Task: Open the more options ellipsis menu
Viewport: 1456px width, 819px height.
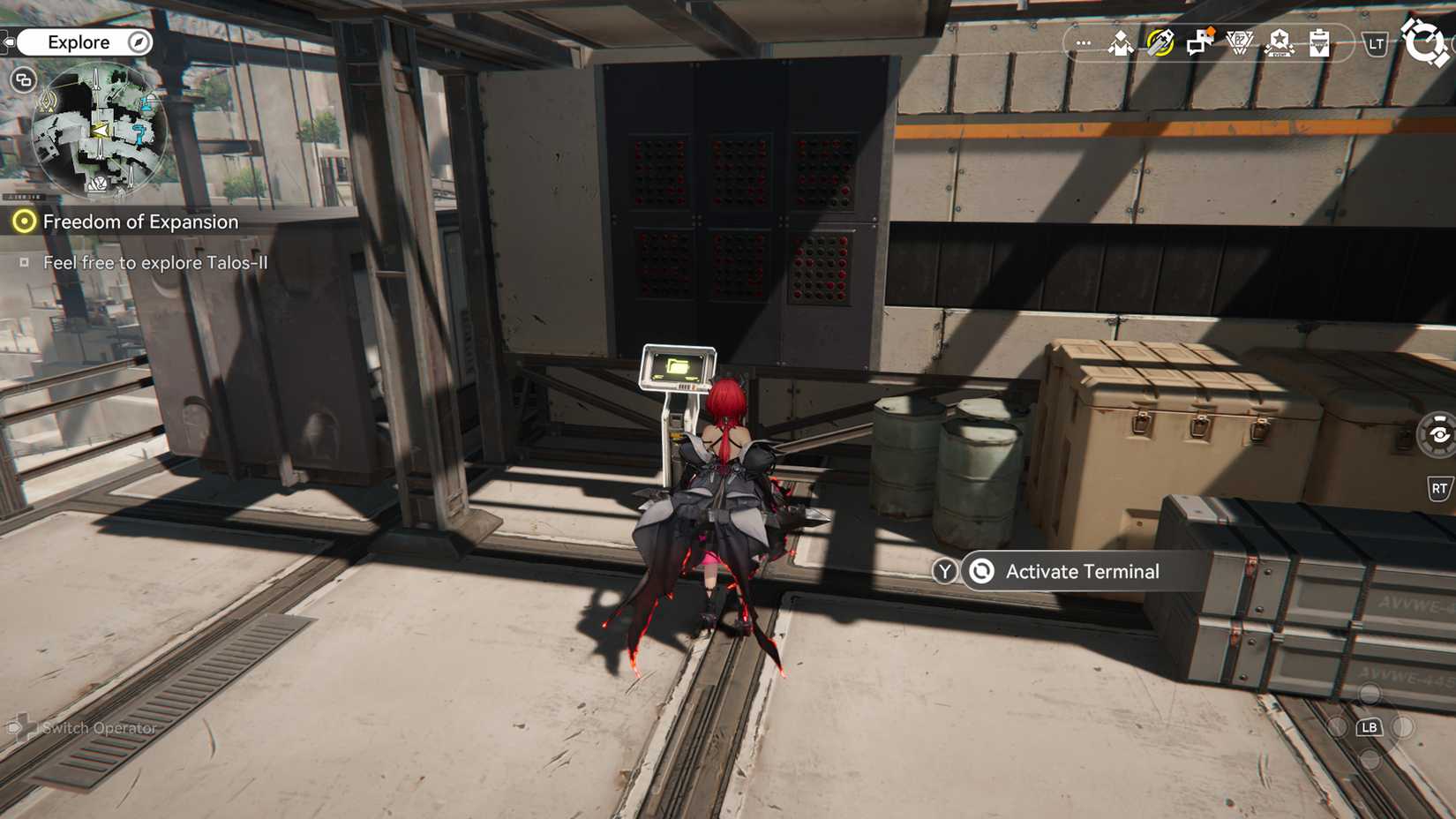Action: click(1084, 41)
